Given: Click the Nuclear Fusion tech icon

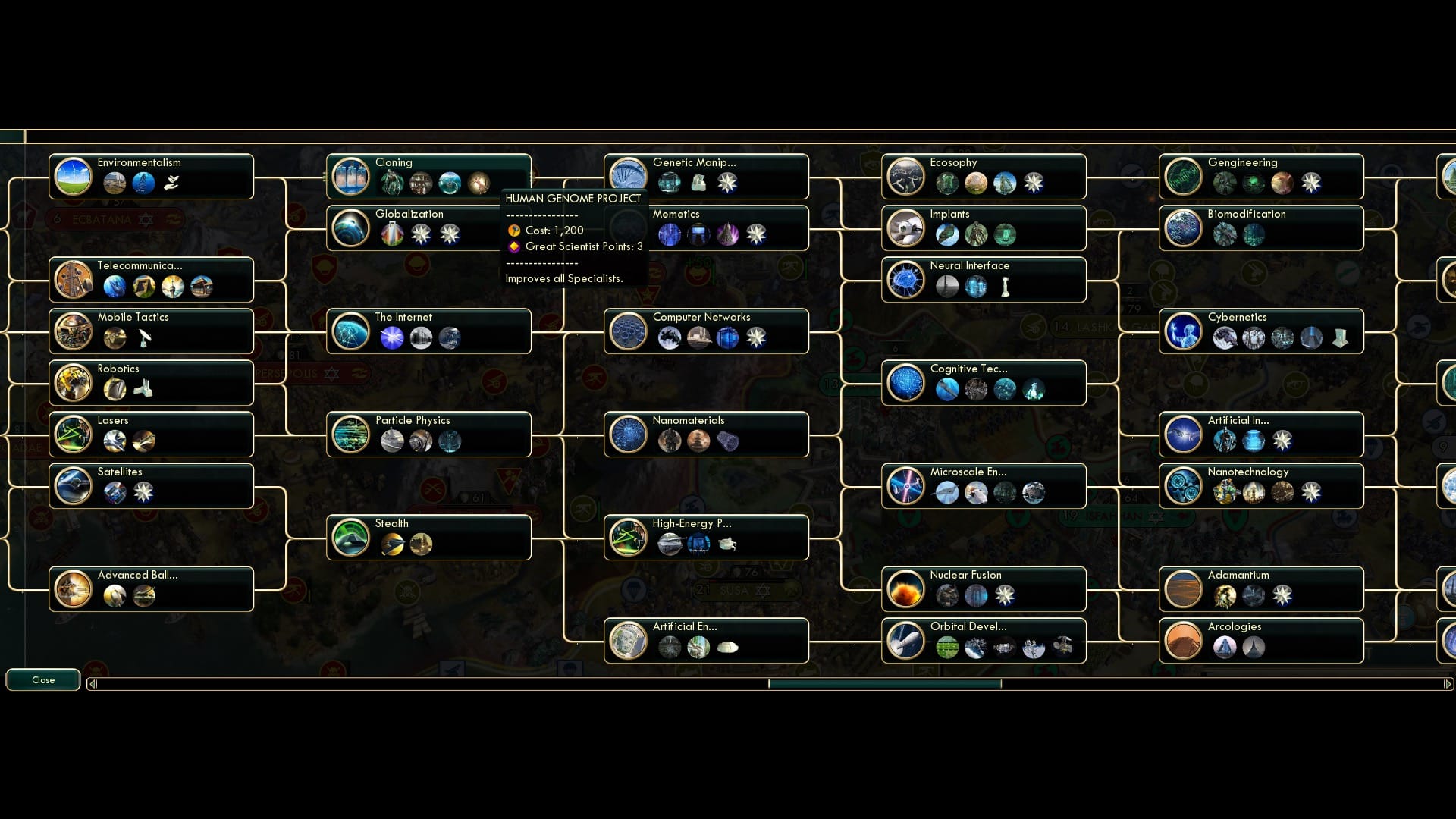Looking at the screenshot, I should (907, 588).
